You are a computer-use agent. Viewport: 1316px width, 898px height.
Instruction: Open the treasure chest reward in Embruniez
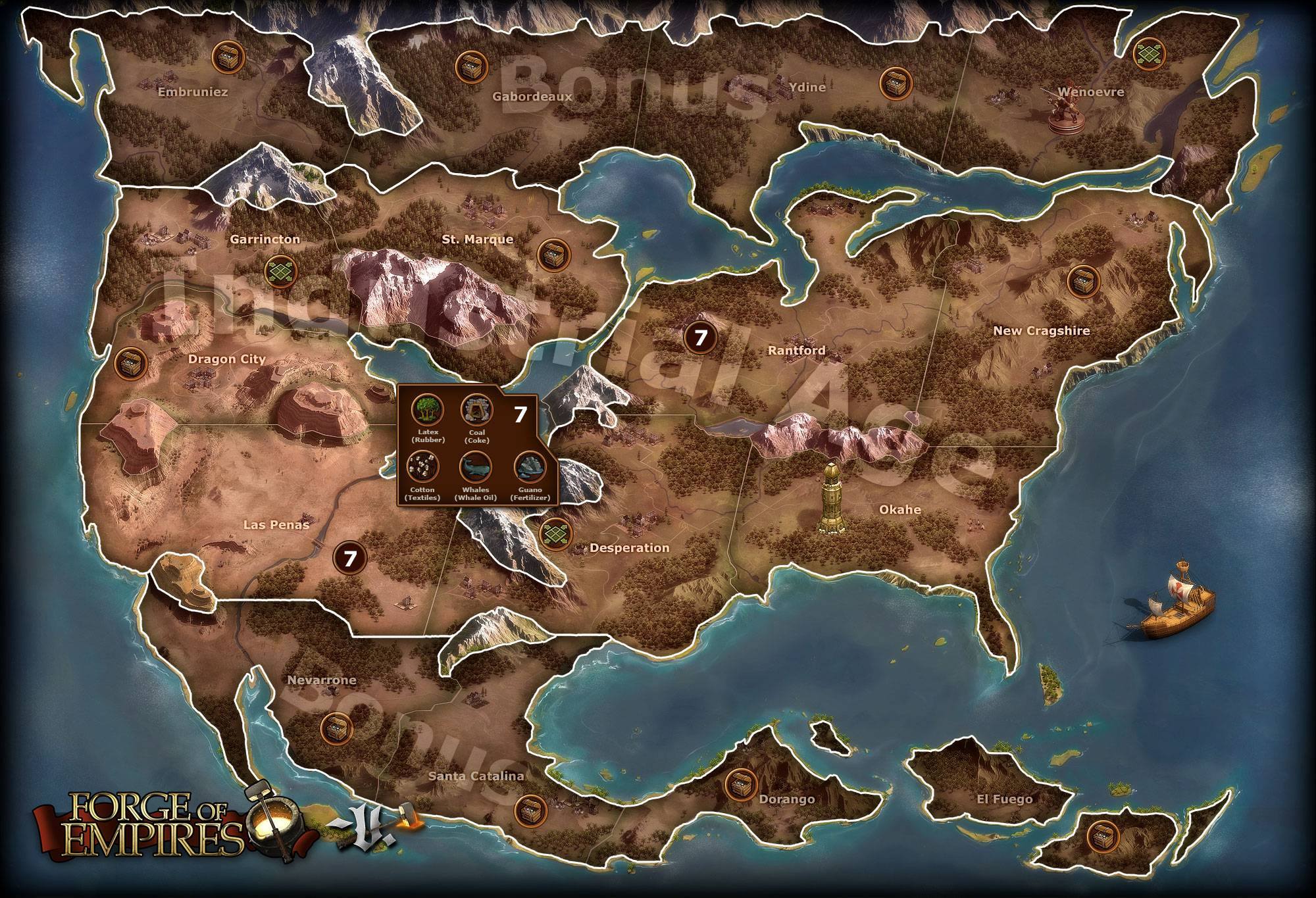[228, 58]
